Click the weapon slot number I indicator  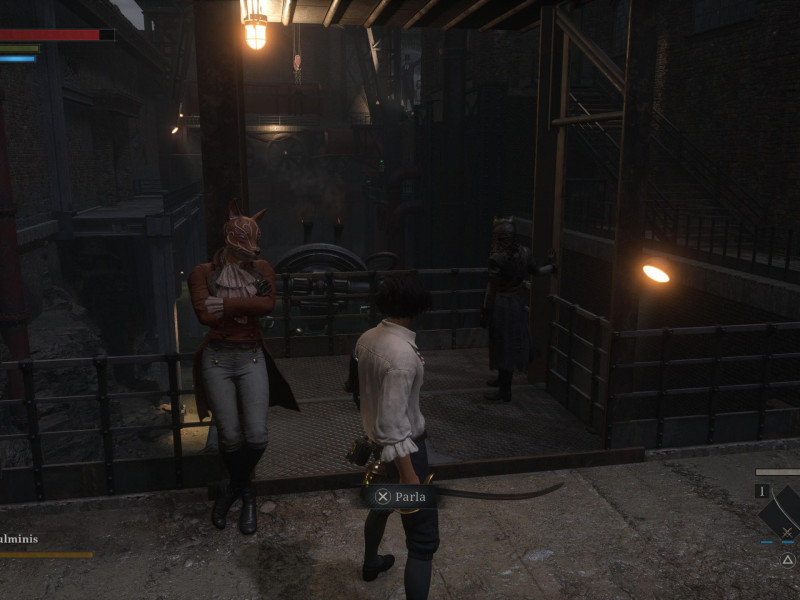tap(762, 491)
